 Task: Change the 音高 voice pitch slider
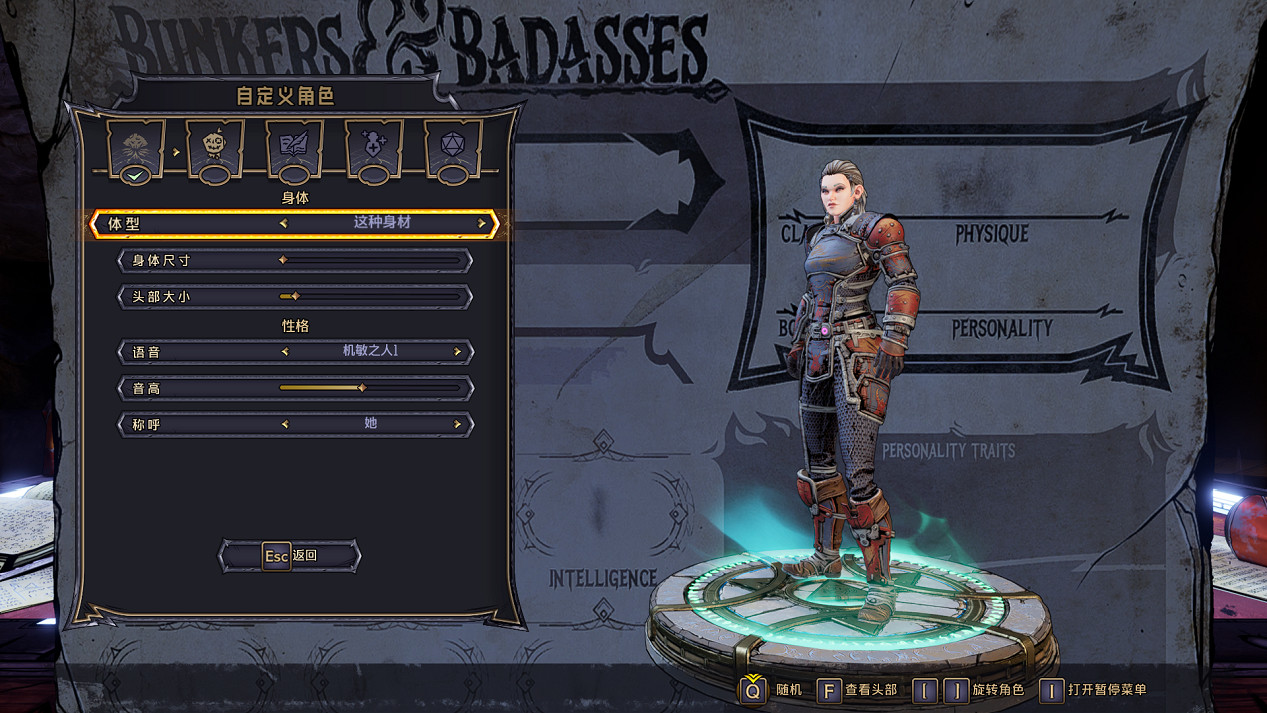coord(362,388)
